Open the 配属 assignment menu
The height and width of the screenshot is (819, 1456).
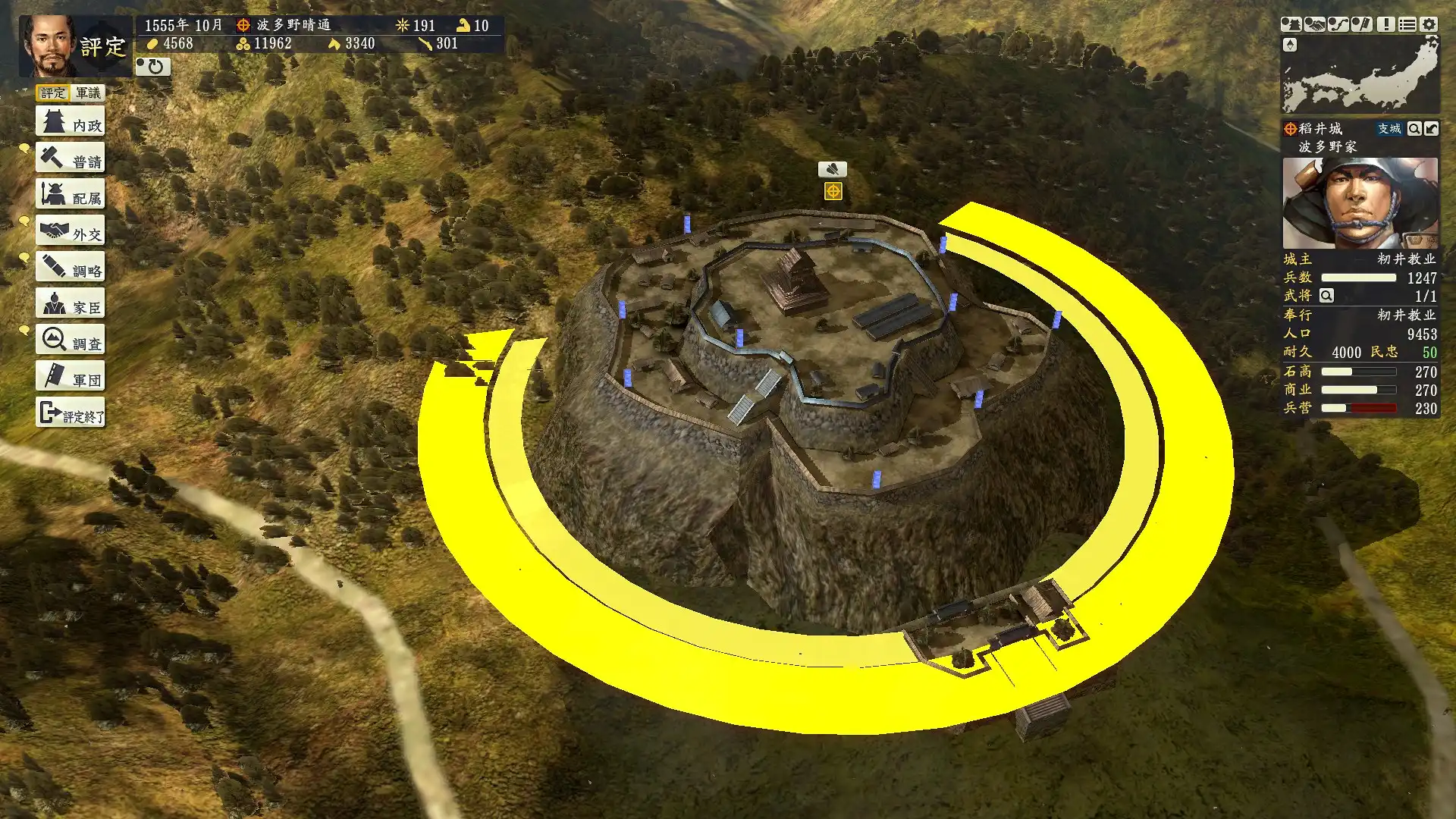[70, 195]
